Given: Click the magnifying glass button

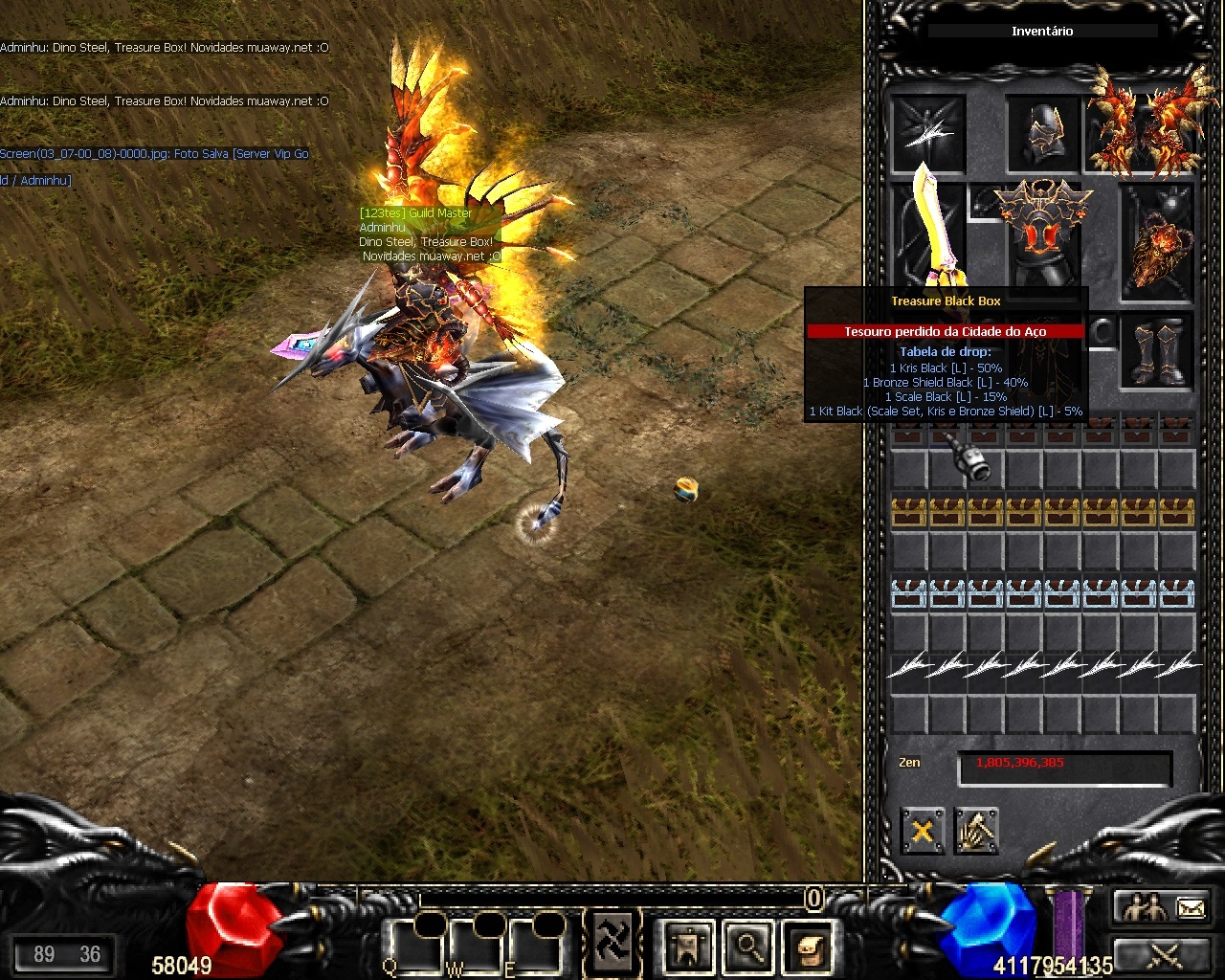Looking at the screenshot, I should pos(747,946).
